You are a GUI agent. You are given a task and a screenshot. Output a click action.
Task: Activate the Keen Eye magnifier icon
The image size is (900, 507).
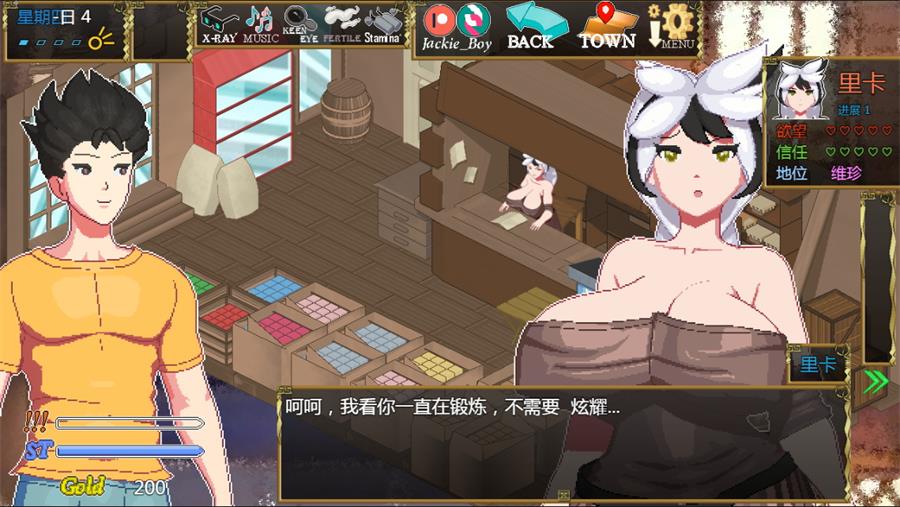pyautogui.click(x=300, y=24)
